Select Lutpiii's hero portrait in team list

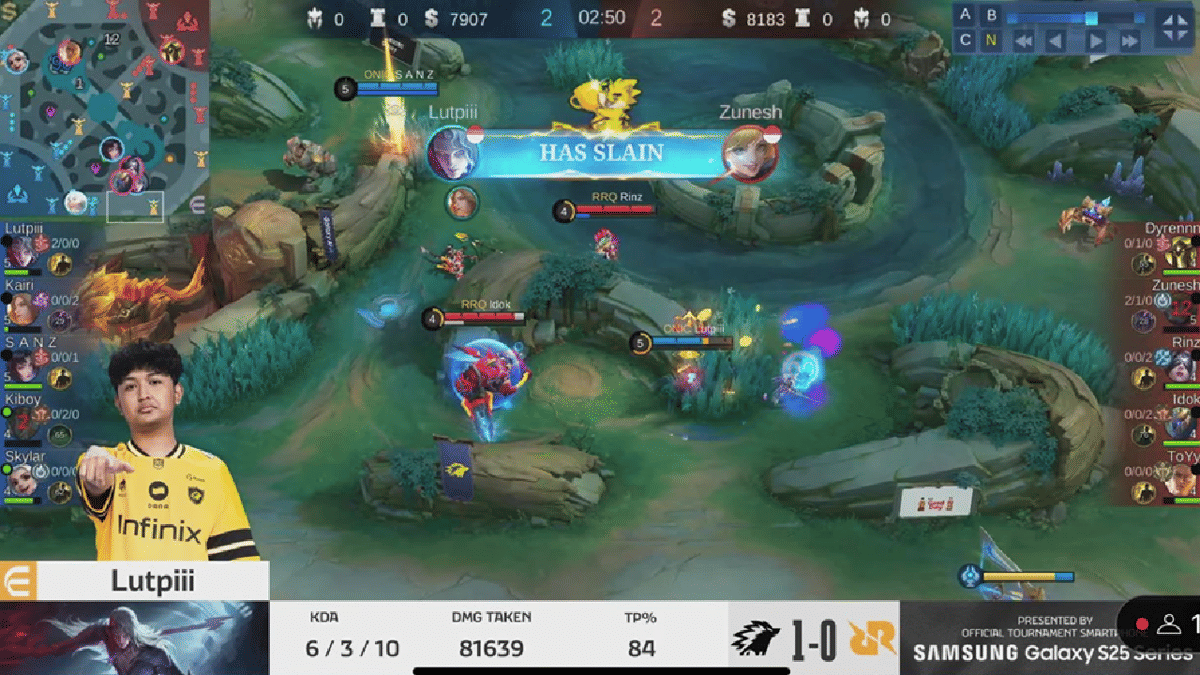click(x=20, y=251)
